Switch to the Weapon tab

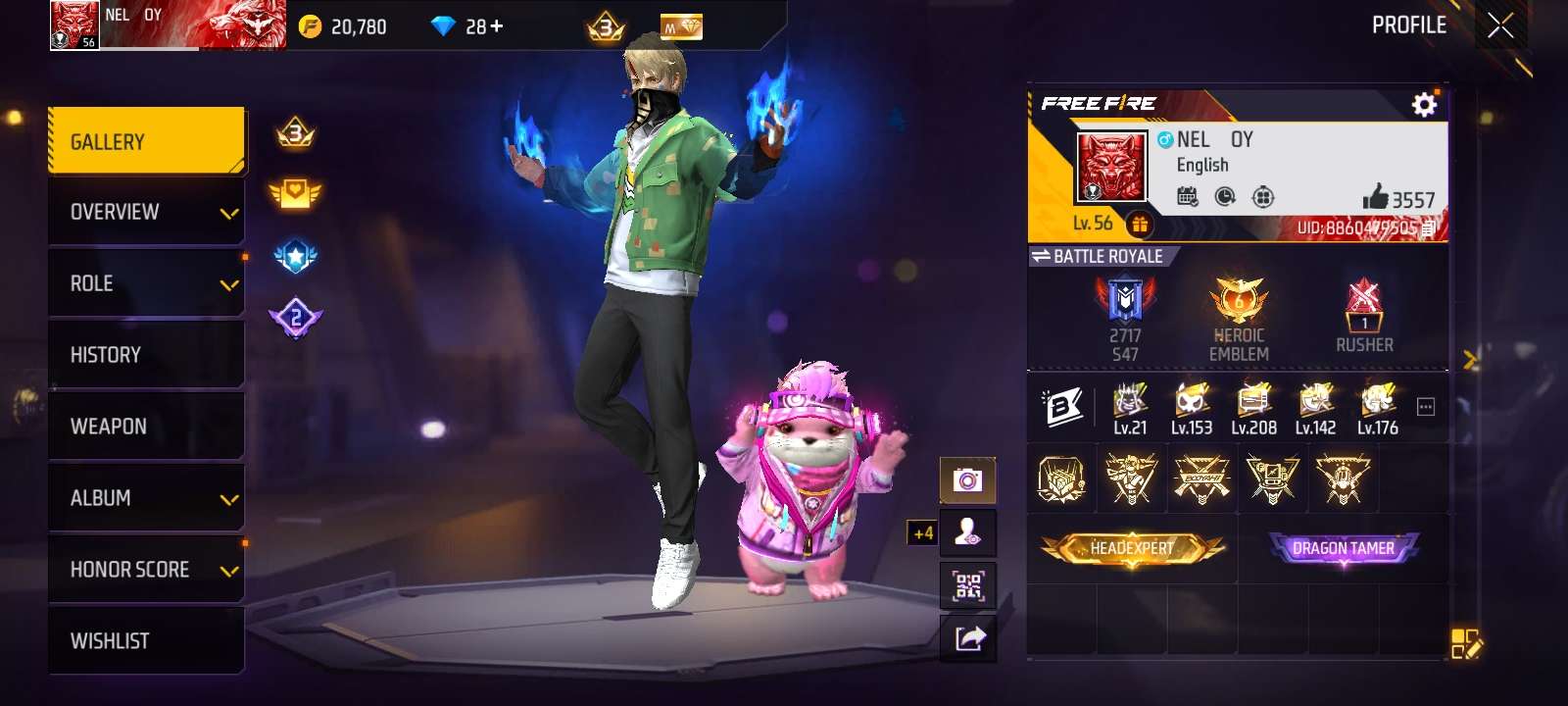click(x=146, y=427)
